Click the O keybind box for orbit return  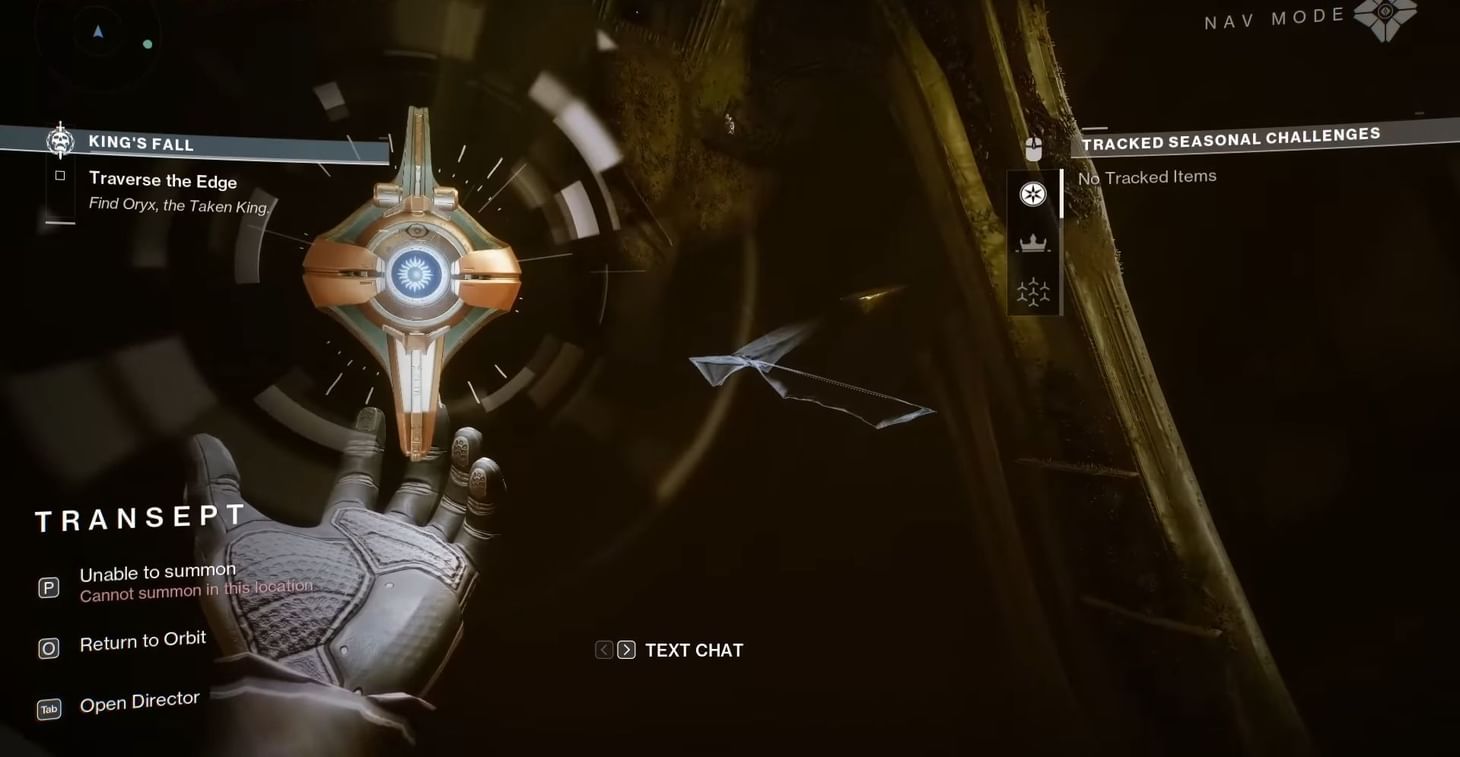click(x=48, y=648)
